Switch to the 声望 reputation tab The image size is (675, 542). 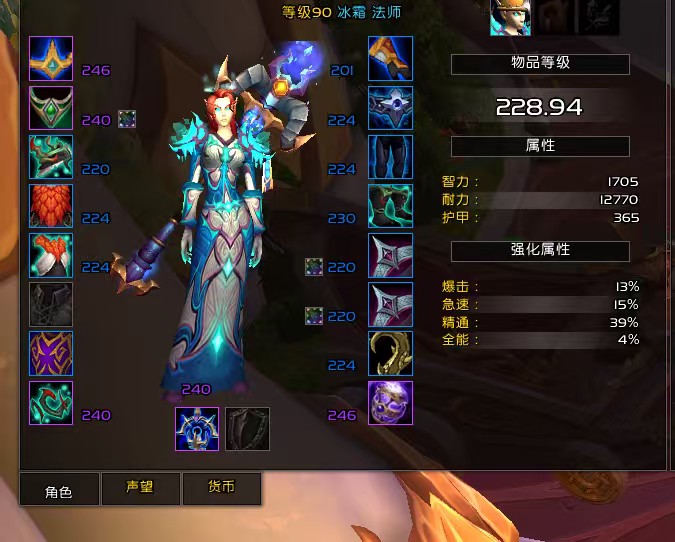tap(140, 488)
